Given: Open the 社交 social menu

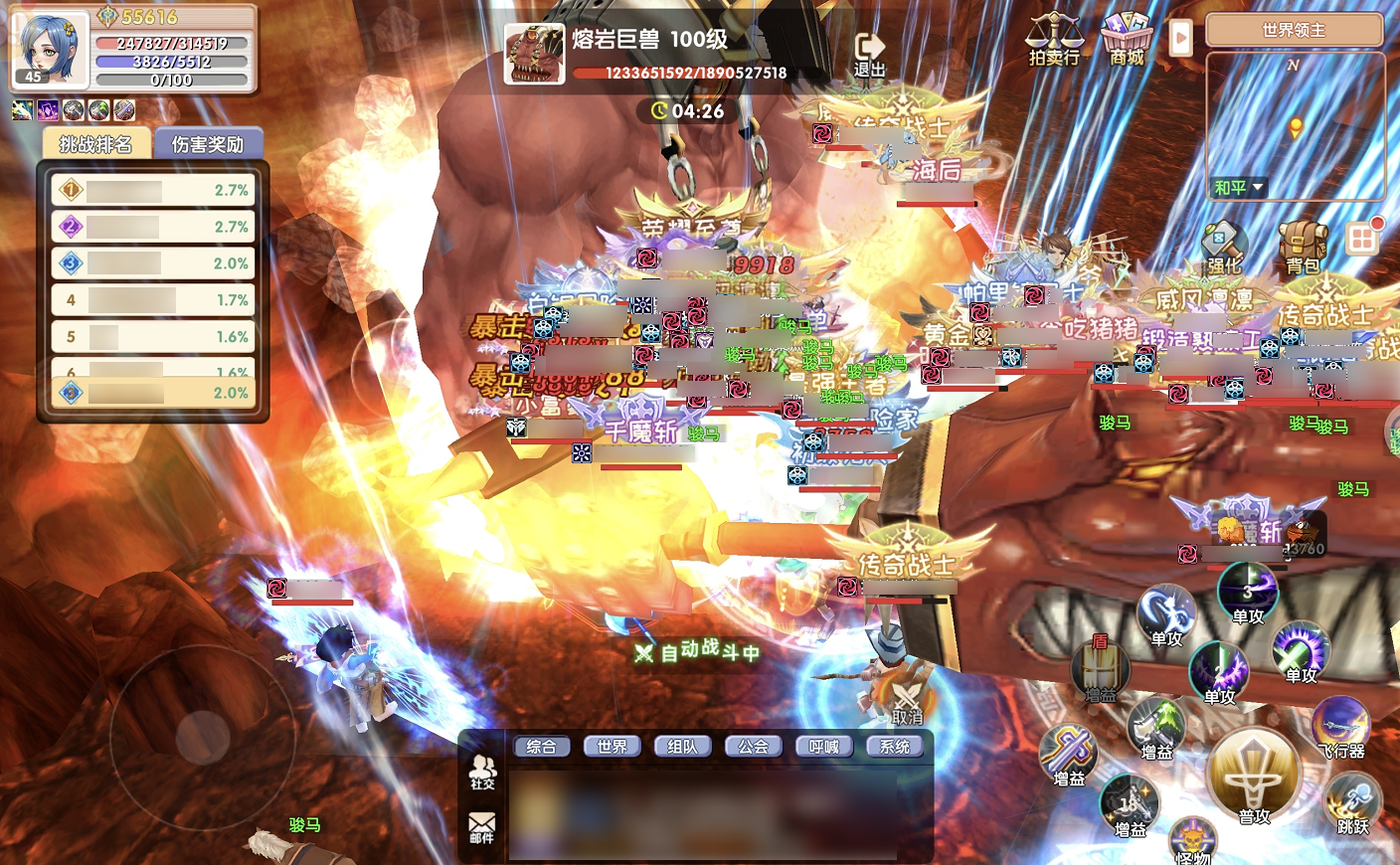Looking at the screenshot, I should point(482,771).
